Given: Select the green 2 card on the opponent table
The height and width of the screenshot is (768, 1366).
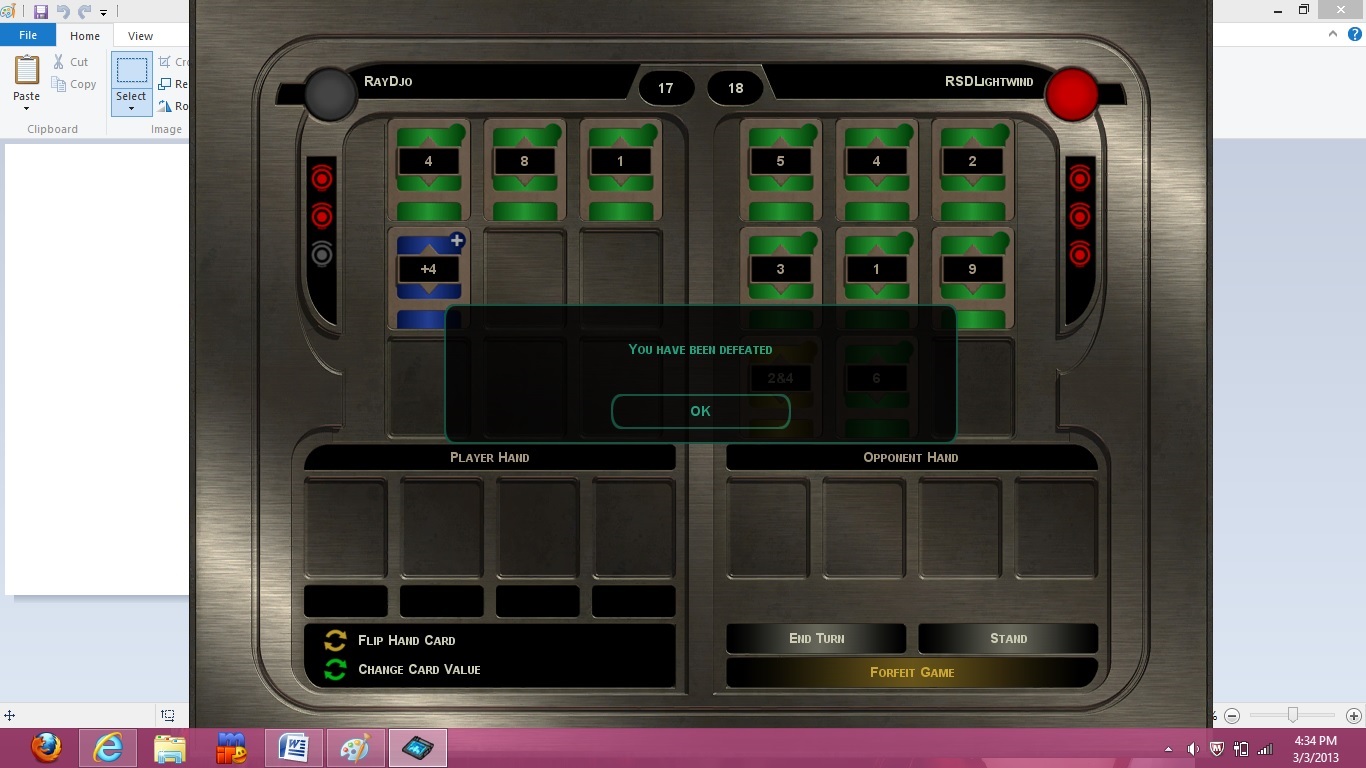Looking at the screenshot, I should pos(972,168).
